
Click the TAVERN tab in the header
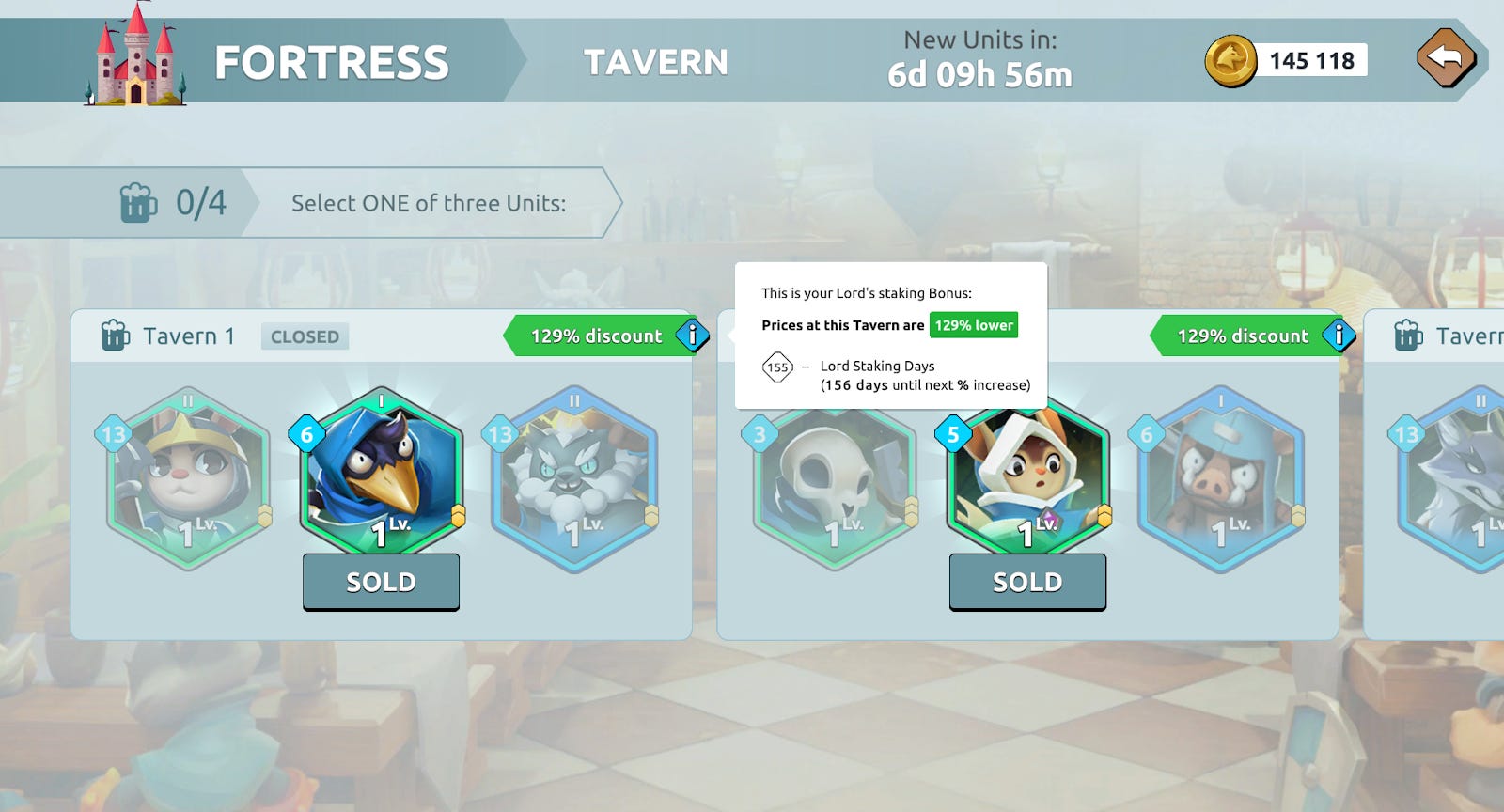click(x=657, y=60)
